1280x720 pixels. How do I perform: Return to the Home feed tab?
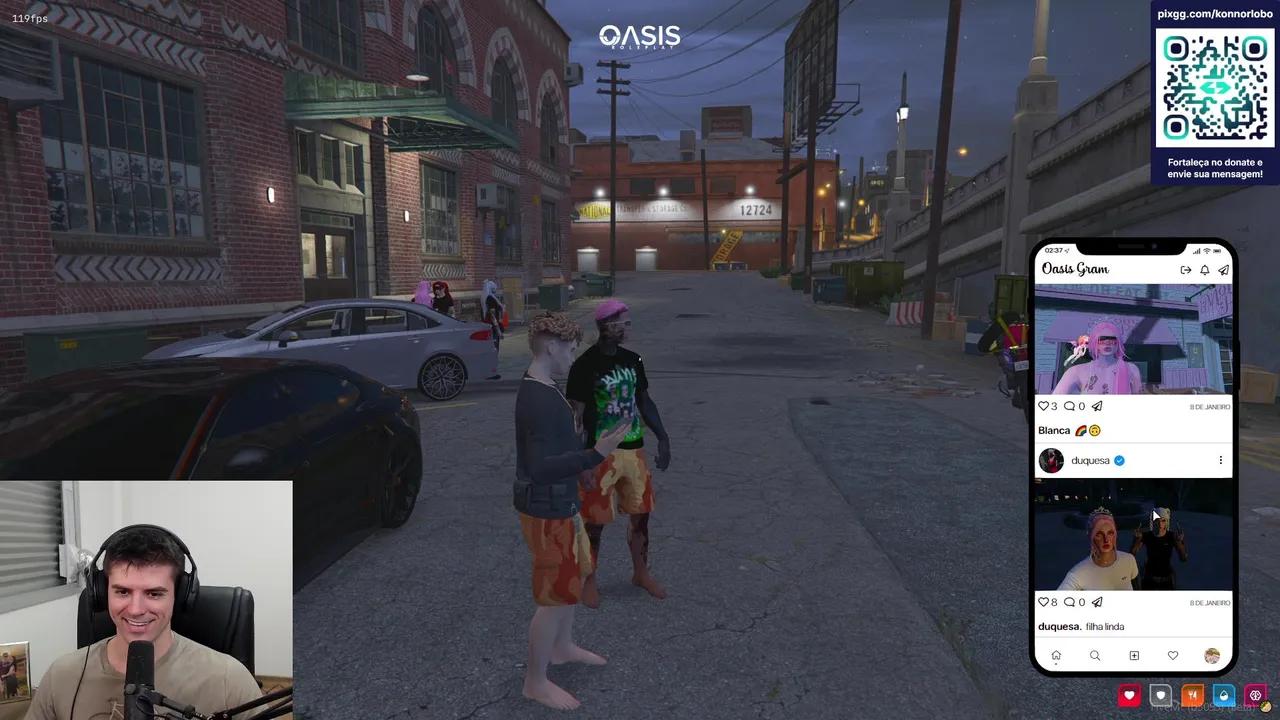pos(1055,655)
